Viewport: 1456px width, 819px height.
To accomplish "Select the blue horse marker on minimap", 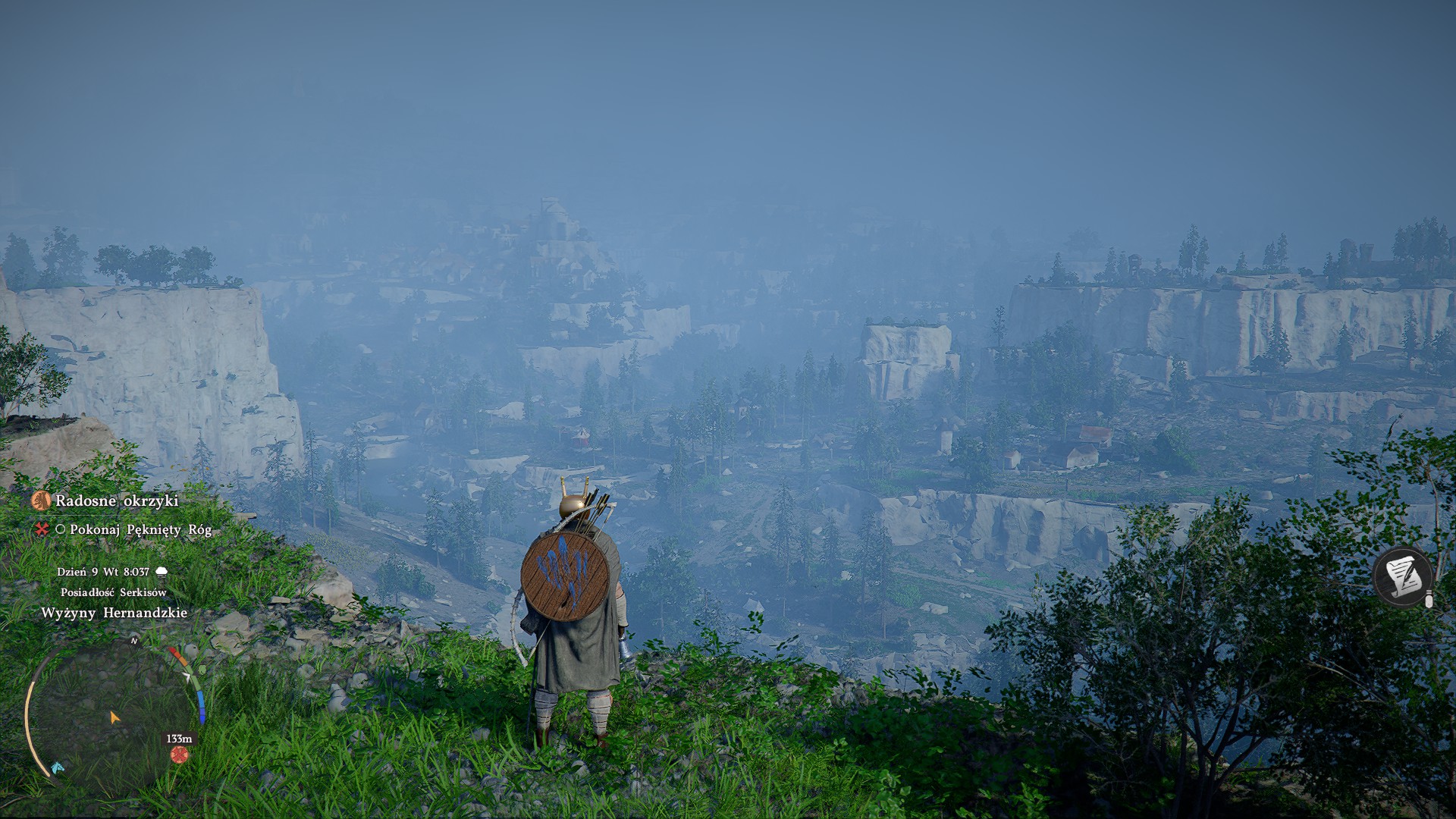I will point(58,768).
